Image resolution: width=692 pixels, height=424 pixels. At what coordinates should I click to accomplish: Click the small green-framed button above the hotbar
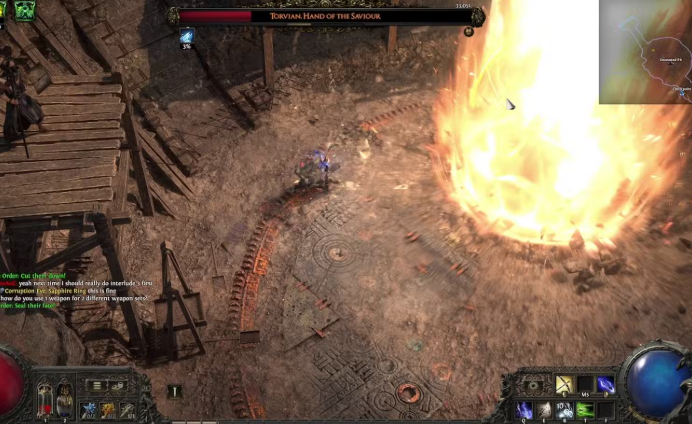click(x=173, y=391)
